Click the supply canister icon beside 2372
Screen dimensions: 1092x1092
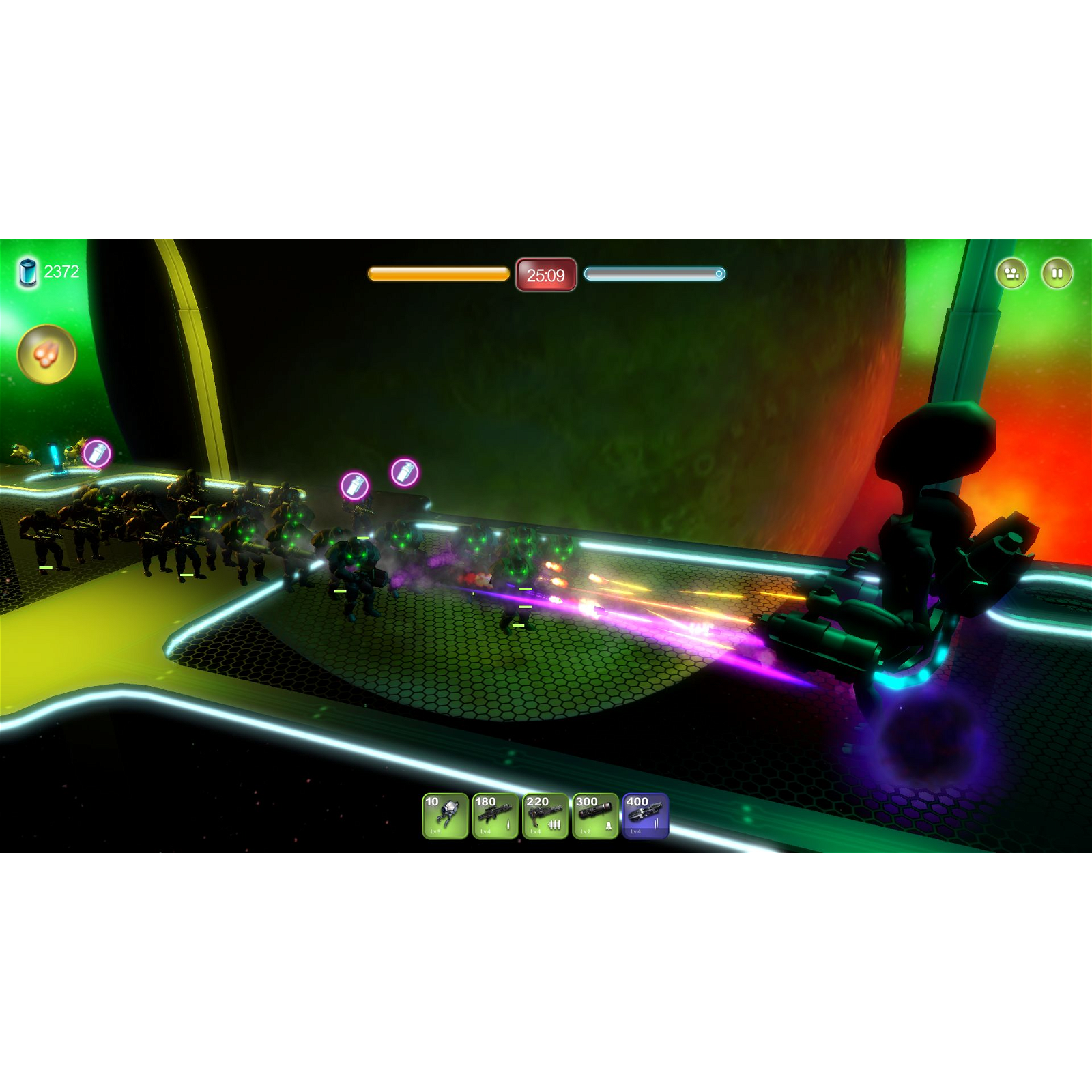click(x=27, y=272)
